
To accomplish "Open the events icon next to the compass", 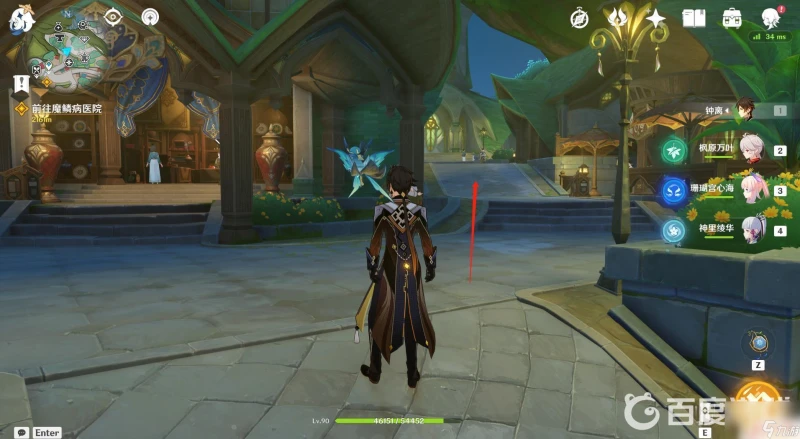I will (619, 18).
